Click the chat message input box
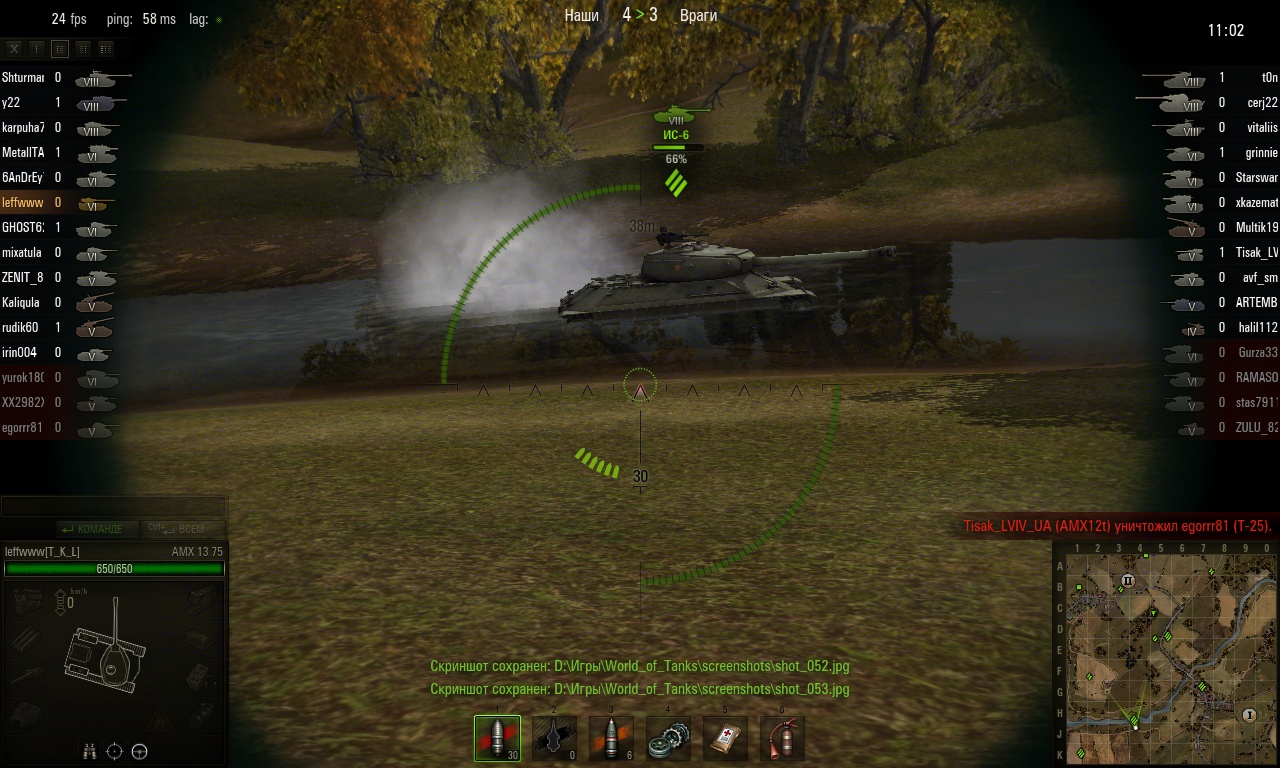Image resolution: width=1280 pixels, height=768 pixels. [x=113, y=507]
